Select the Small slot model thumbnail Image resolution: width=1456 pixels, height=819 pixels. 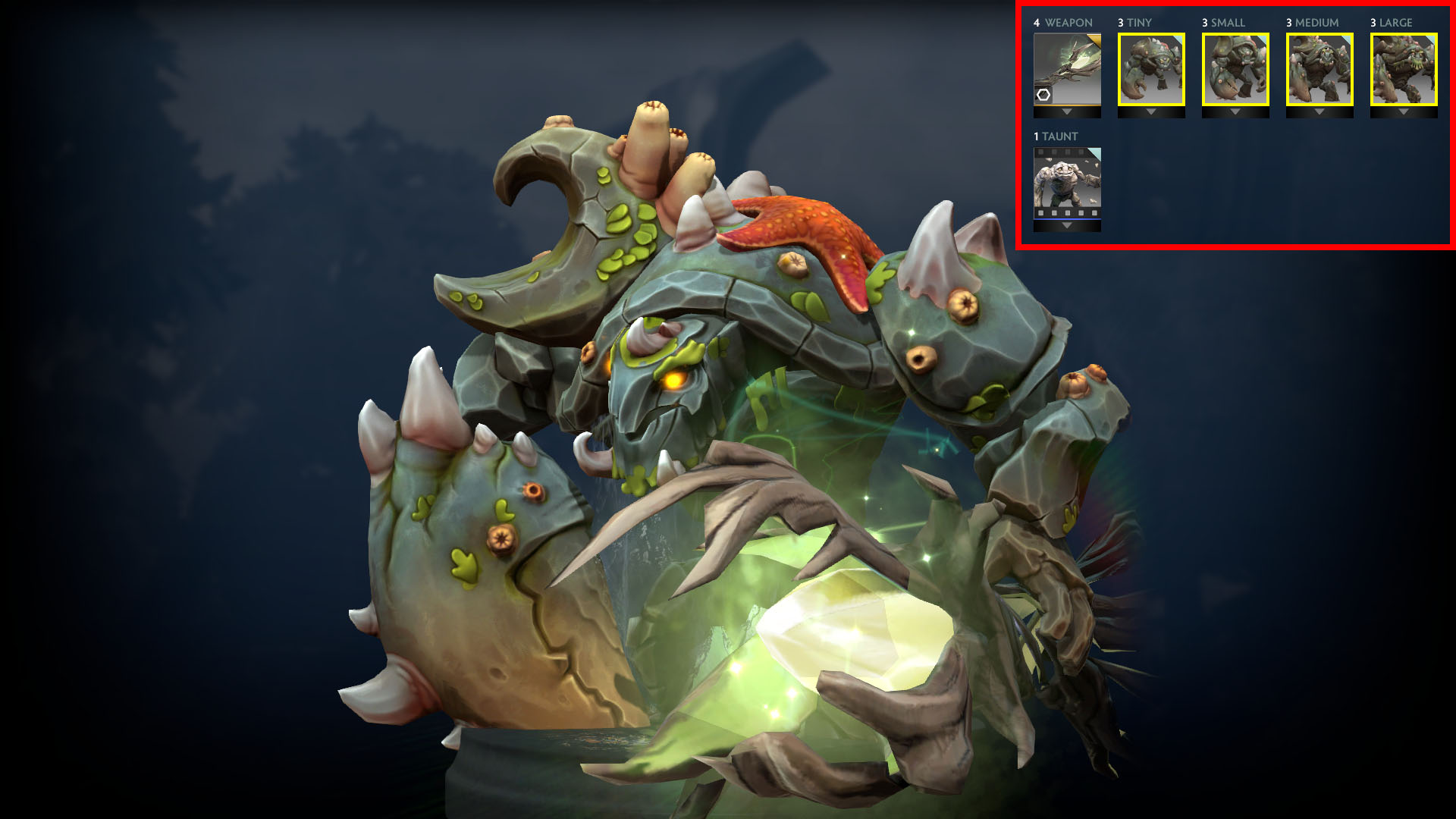pyautogui.click(x=1235, y=69)
